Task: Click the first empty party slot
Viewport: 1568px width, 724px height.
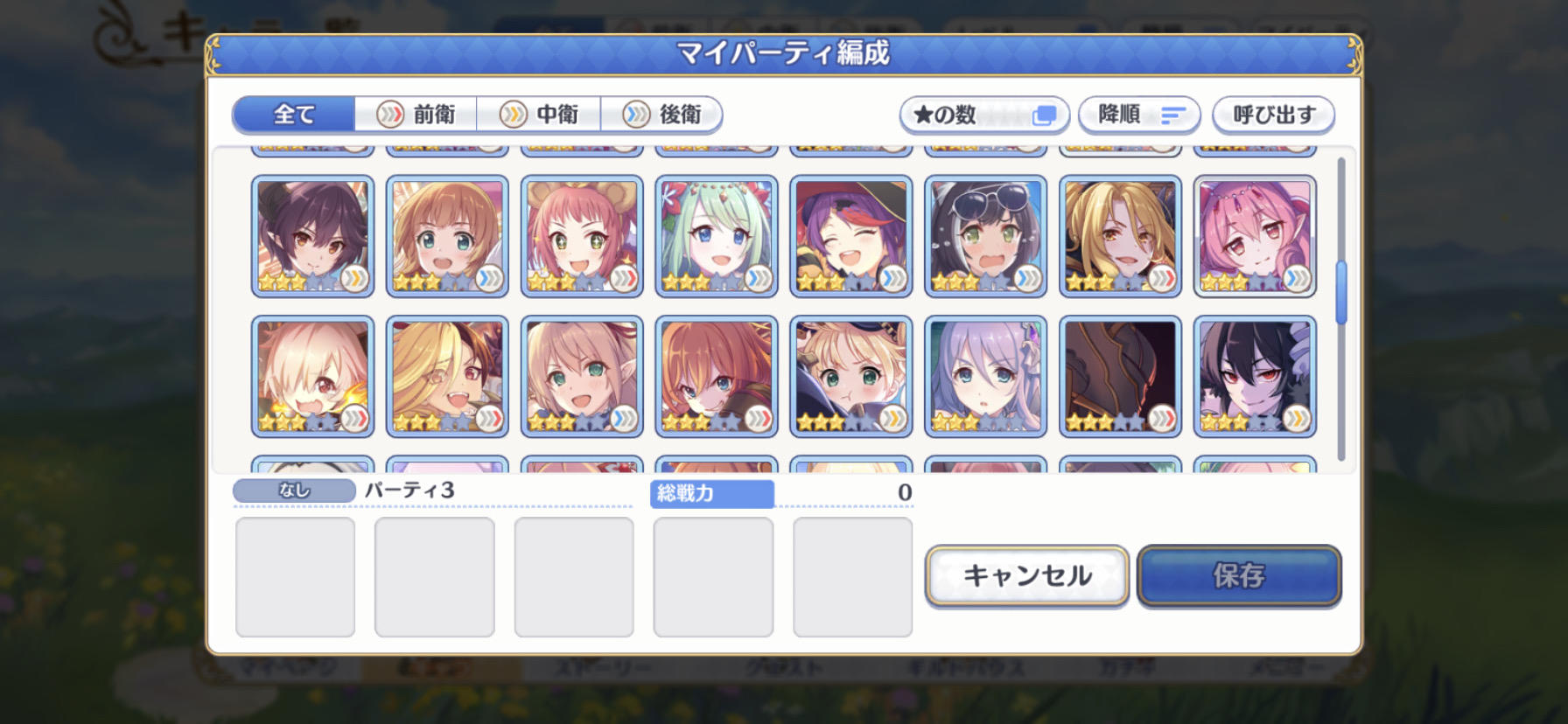Action: click(295, 577)
